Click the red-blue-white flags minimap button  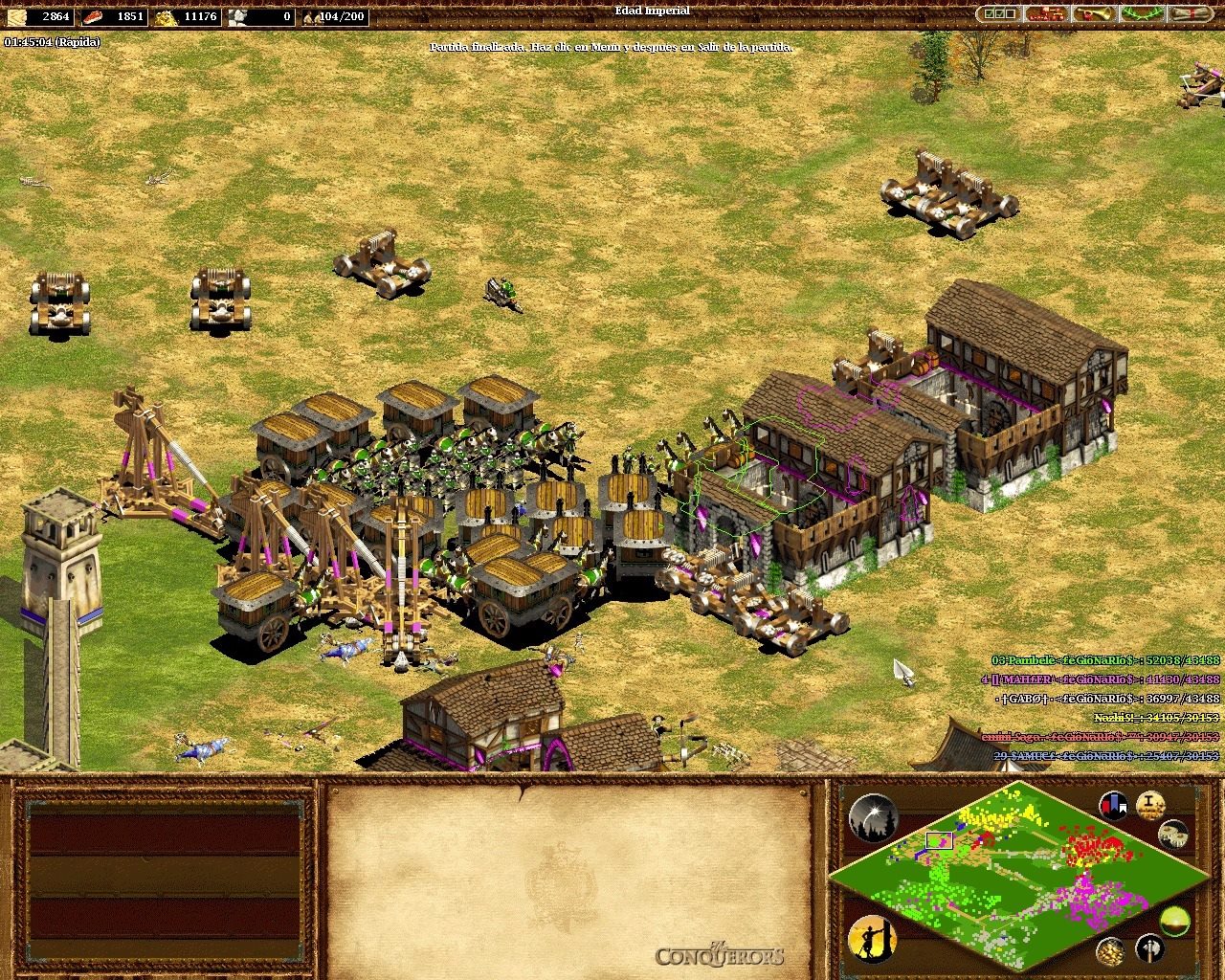[1113, 806]
